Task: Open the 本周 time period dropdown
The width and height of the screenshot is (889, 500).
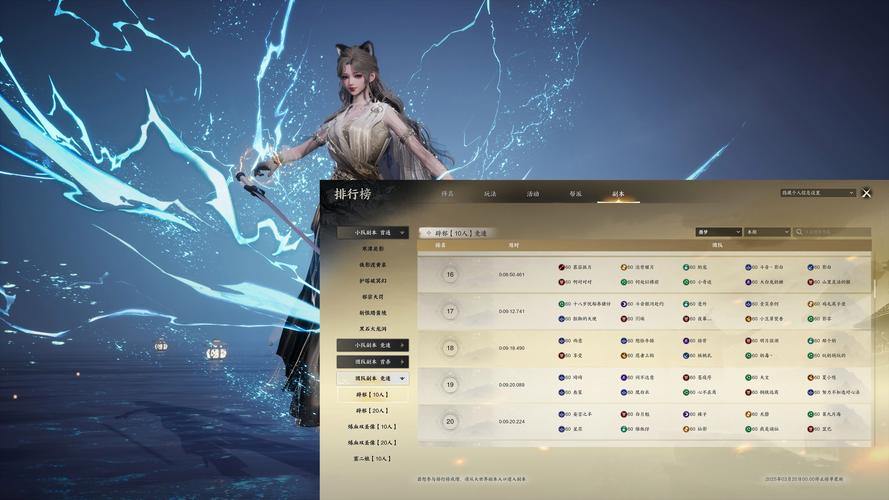Action: pyautogui.click(x=767, y=232)
